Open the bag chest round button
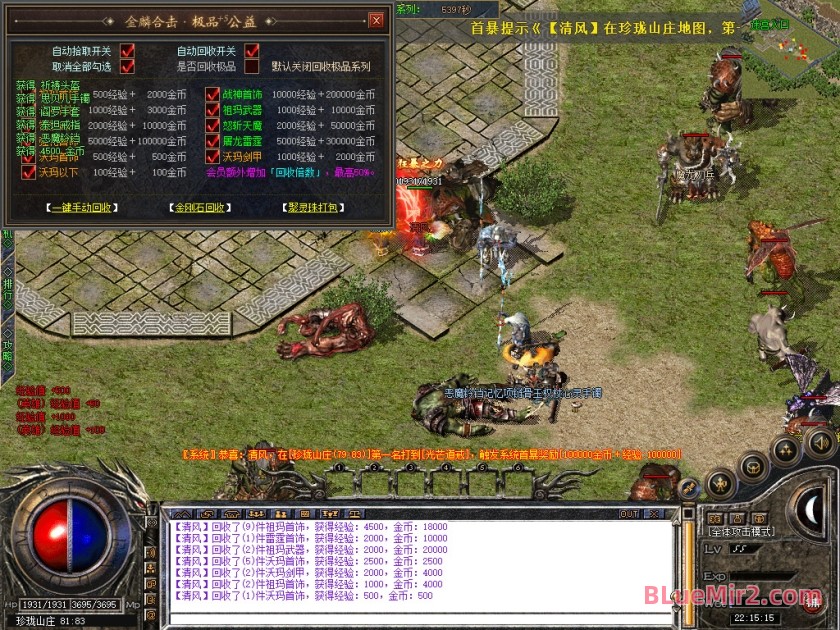 tap(752, 466)
